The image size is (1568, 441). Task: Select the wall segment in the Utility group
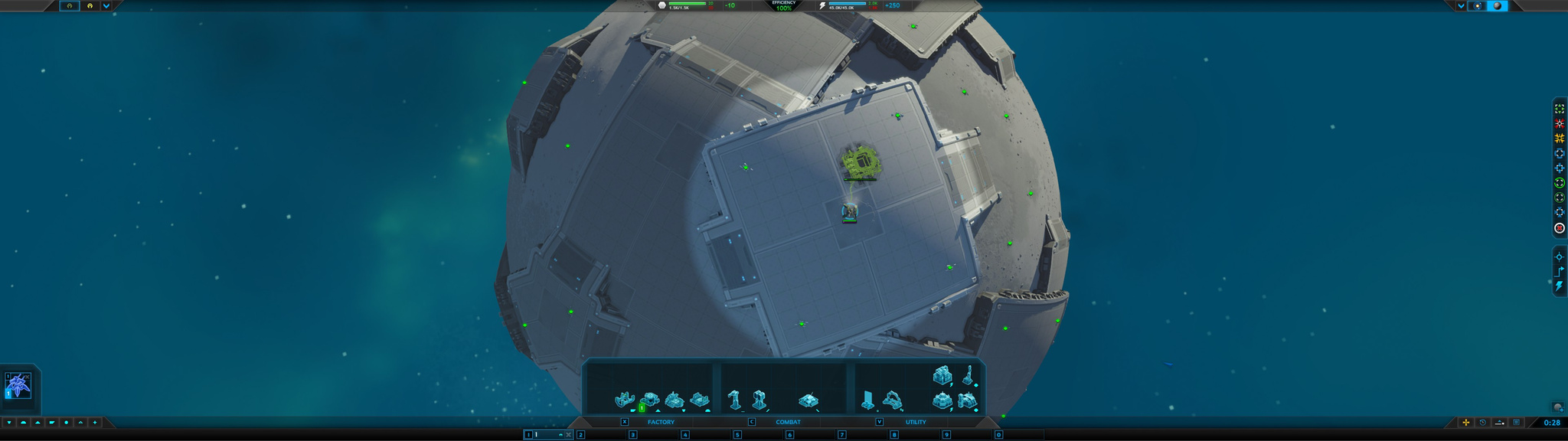[x=867, y=400]
